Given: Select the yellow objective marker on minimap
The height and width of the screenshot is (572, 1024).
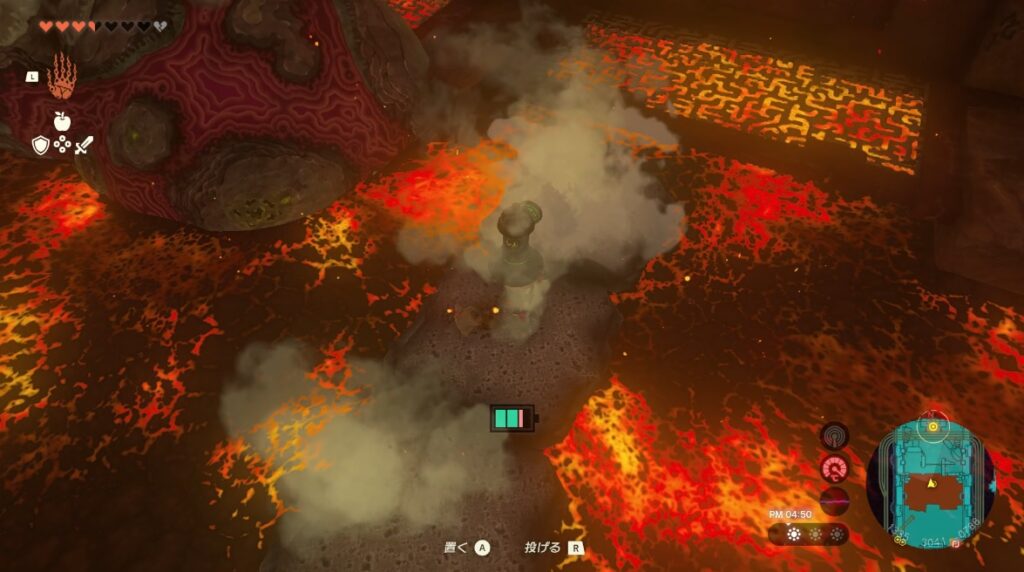Looking at the screenshot, I should click(933, 426).
